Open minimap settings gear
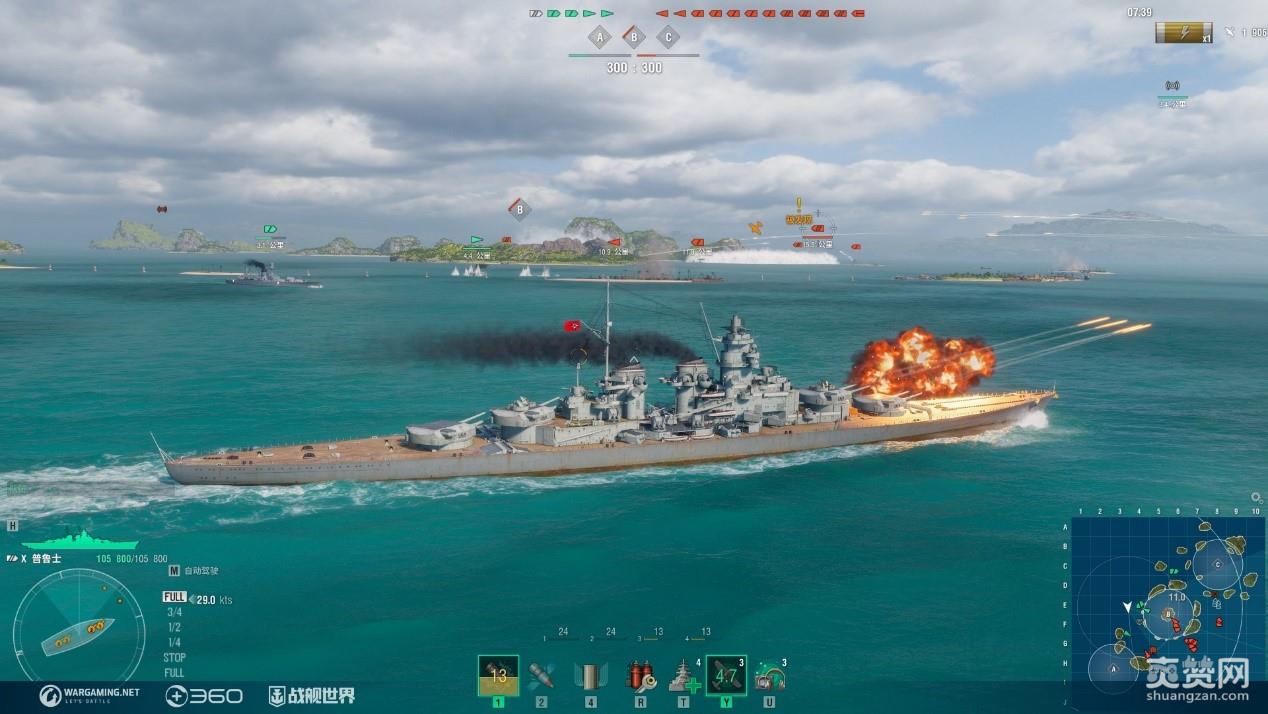Screen dimensions: 1268x714 click(x=1256, y=498)
